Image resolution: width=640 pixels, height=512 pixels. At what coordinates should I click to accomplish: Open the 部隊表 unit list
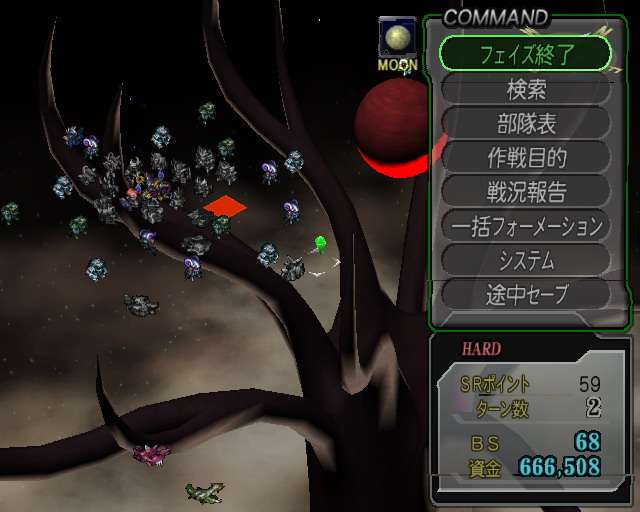(525, 123)
